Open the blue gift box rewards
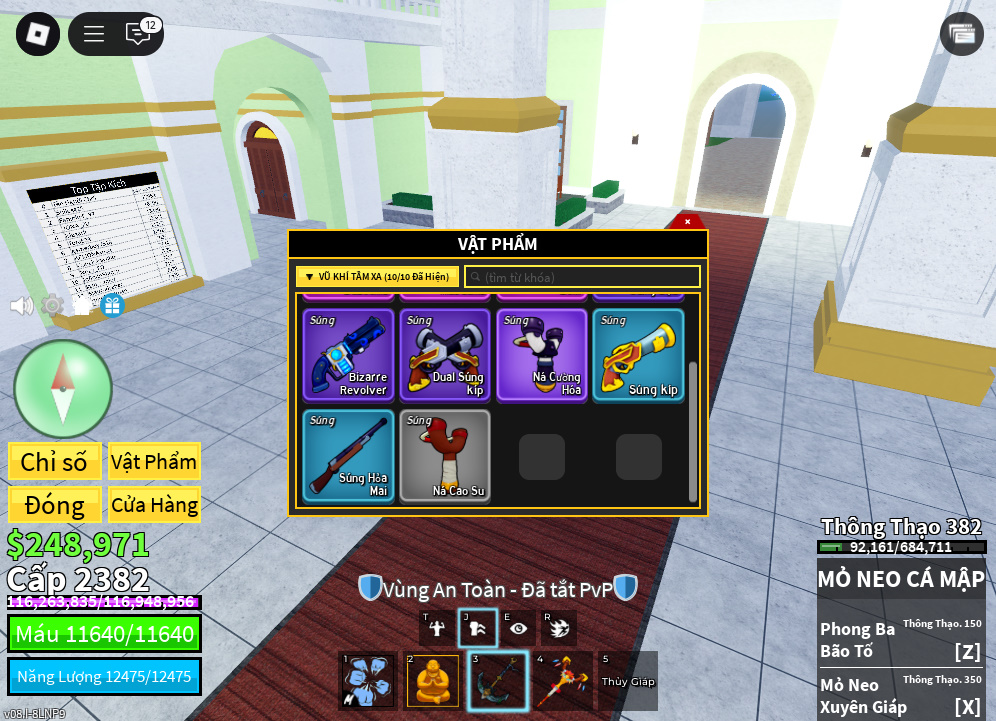This screenshot has height=721, width=996. 112,306
